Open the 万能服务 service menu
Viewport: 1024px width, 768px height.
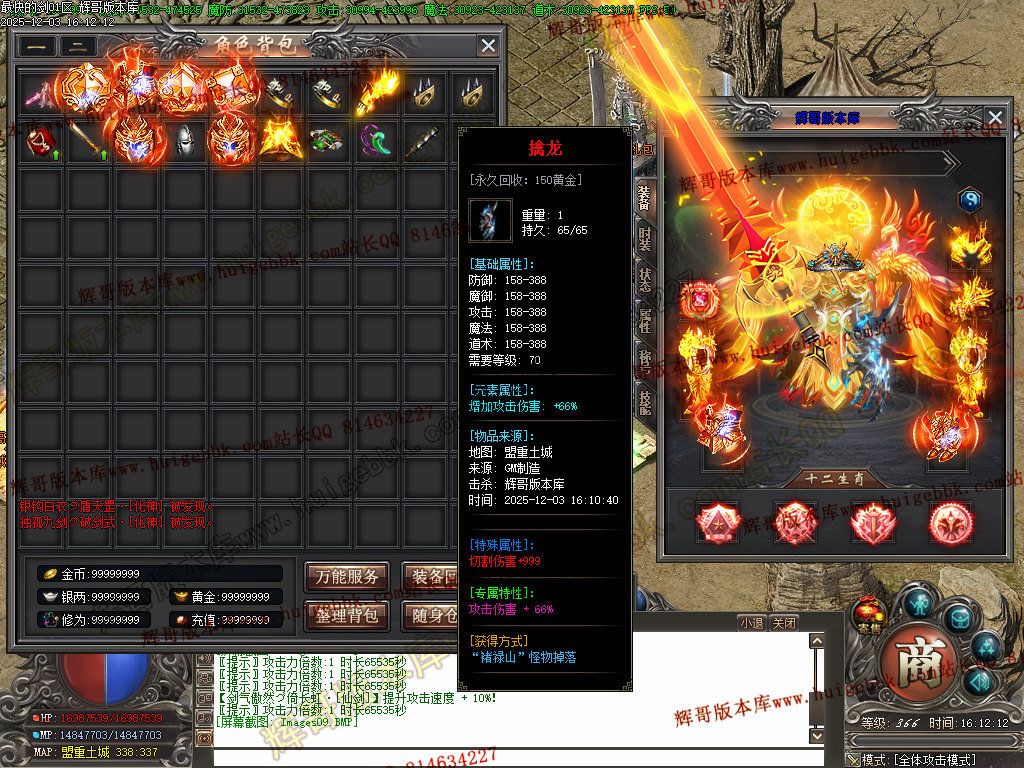pos(347,576)
